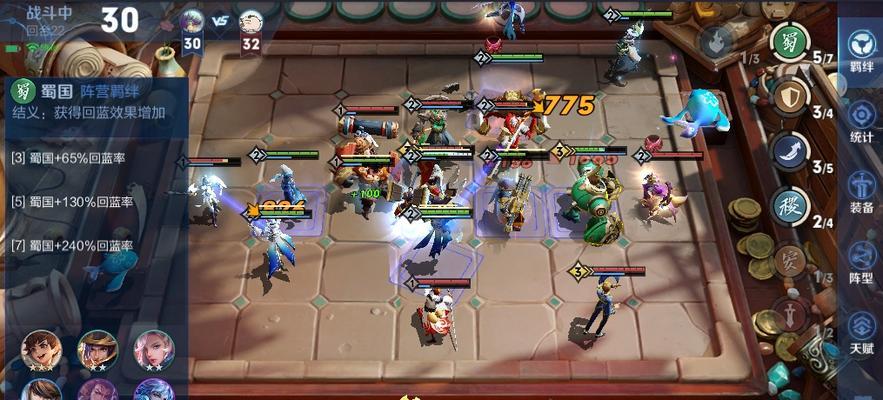This screenshot has height=400, width=883.
Task: Select the 稷 synergy icon showing 2/4
Action: 789,207
